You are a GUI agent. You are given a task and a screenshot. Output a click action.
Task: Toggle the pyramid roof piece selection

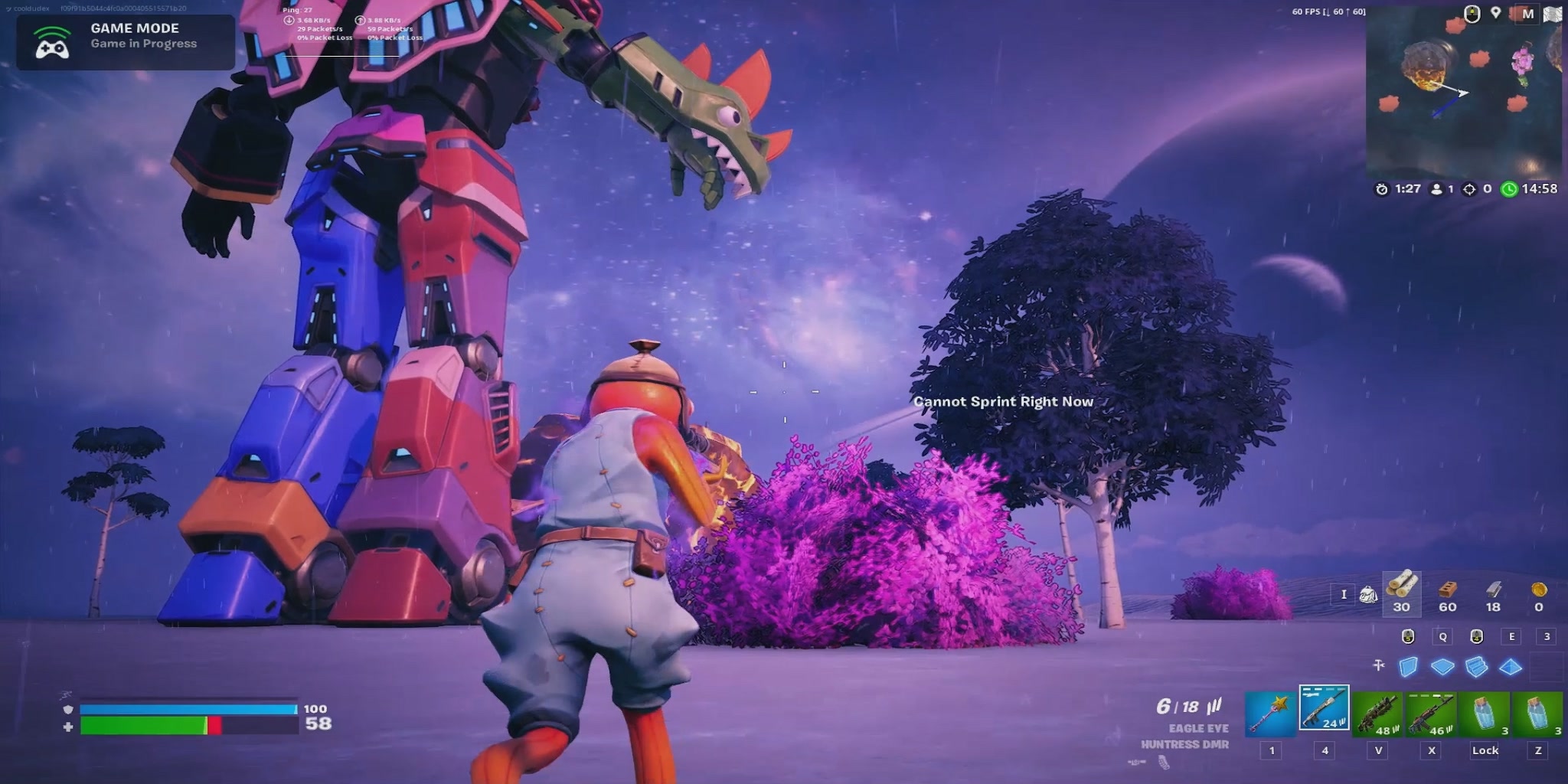pyautogui.click(x=1508, y=668)
